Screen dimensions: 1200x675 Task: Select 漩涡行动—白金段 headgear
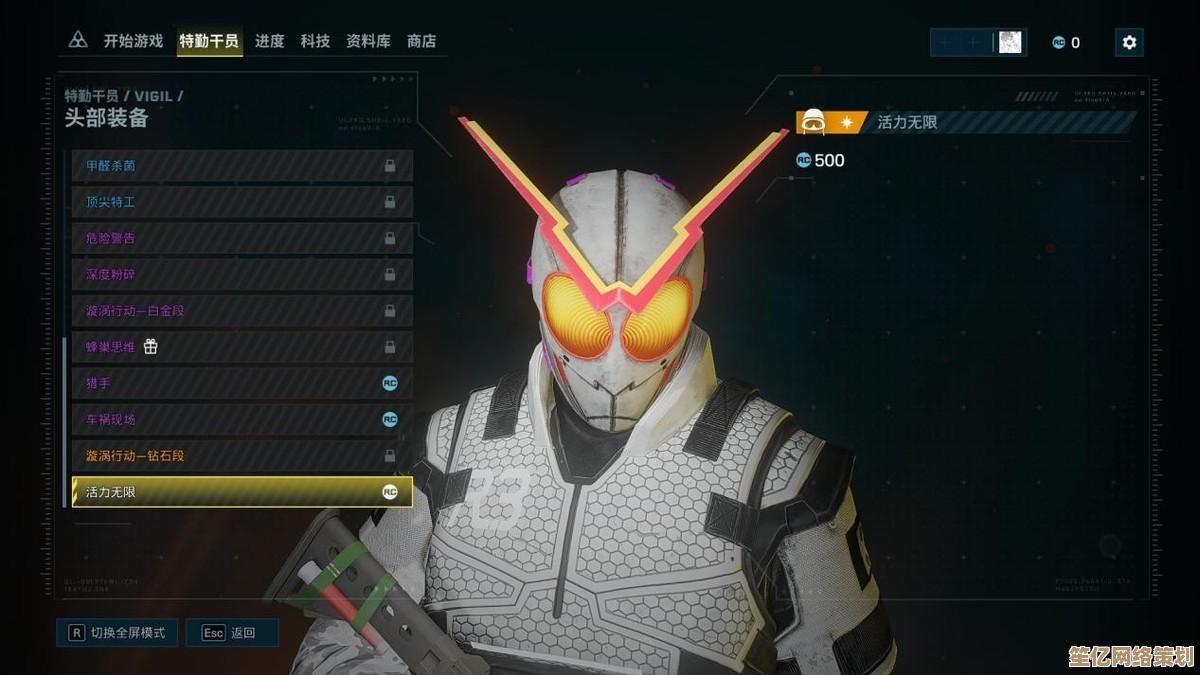click(x=242, y=310)
